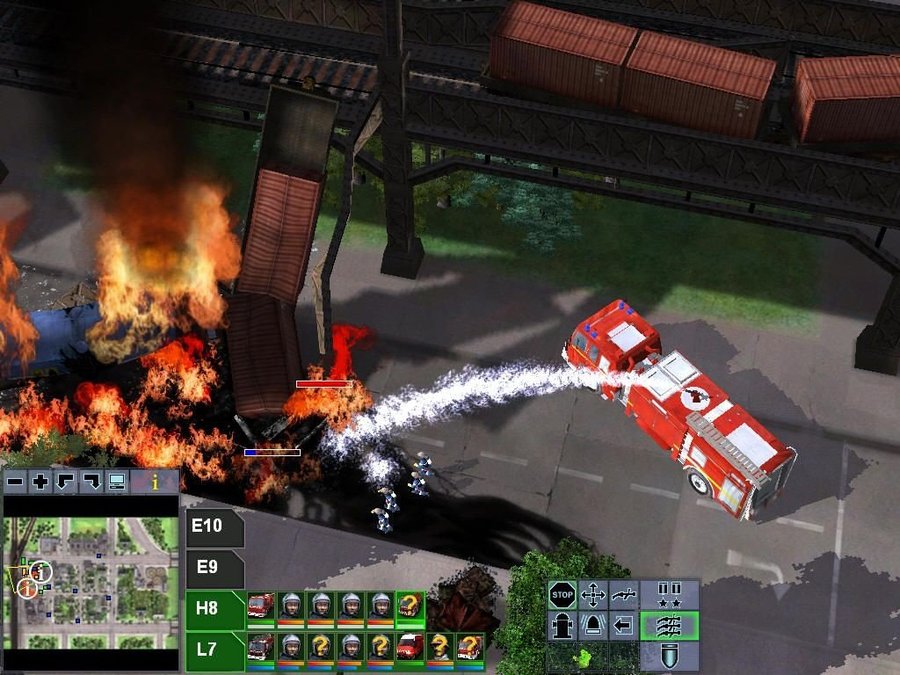Open the two-star rank panel button
This screenshot has height=675, width=900.
668,596
